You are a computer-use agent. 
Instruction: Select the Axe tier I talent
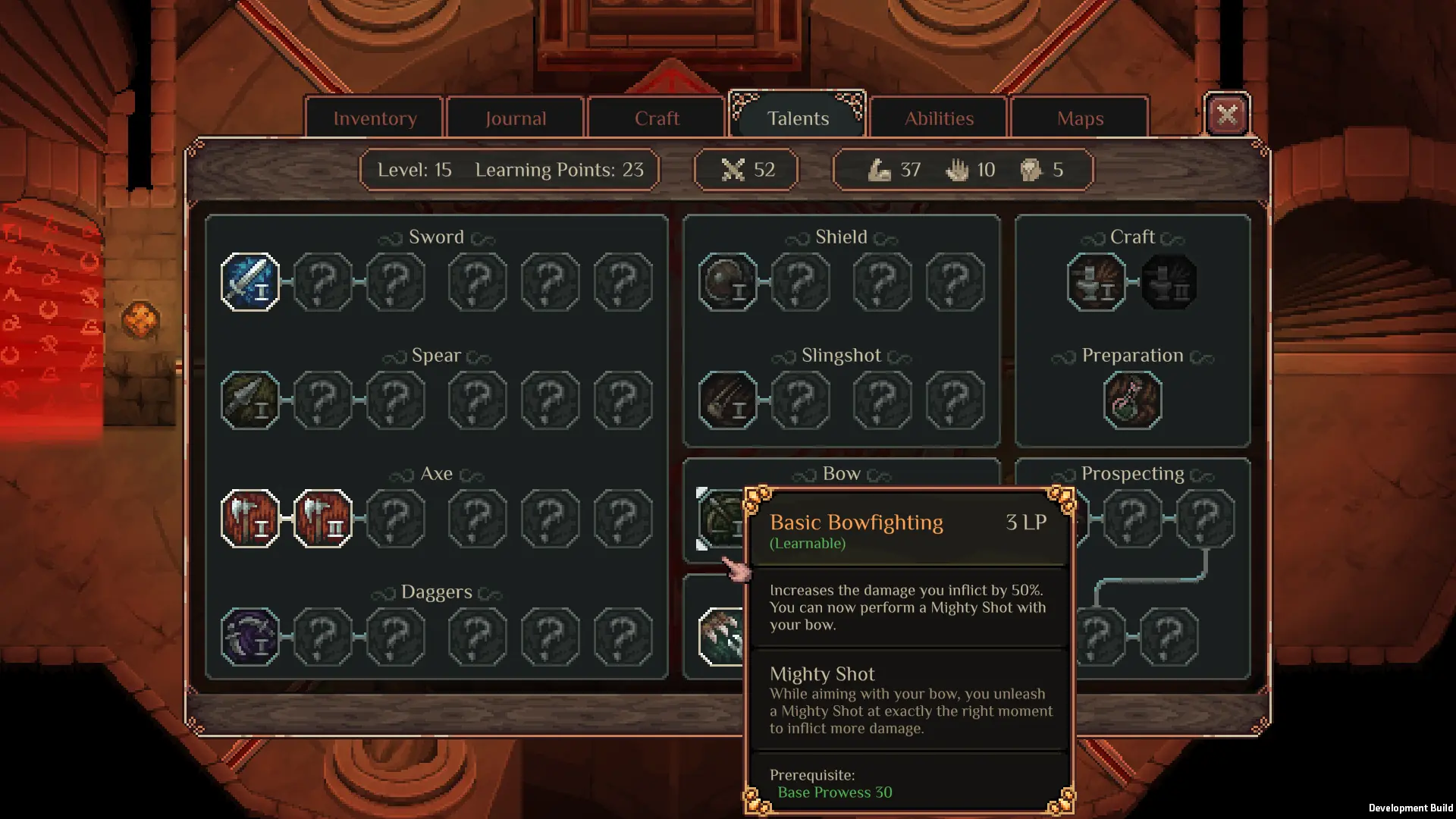coord(250,519)
